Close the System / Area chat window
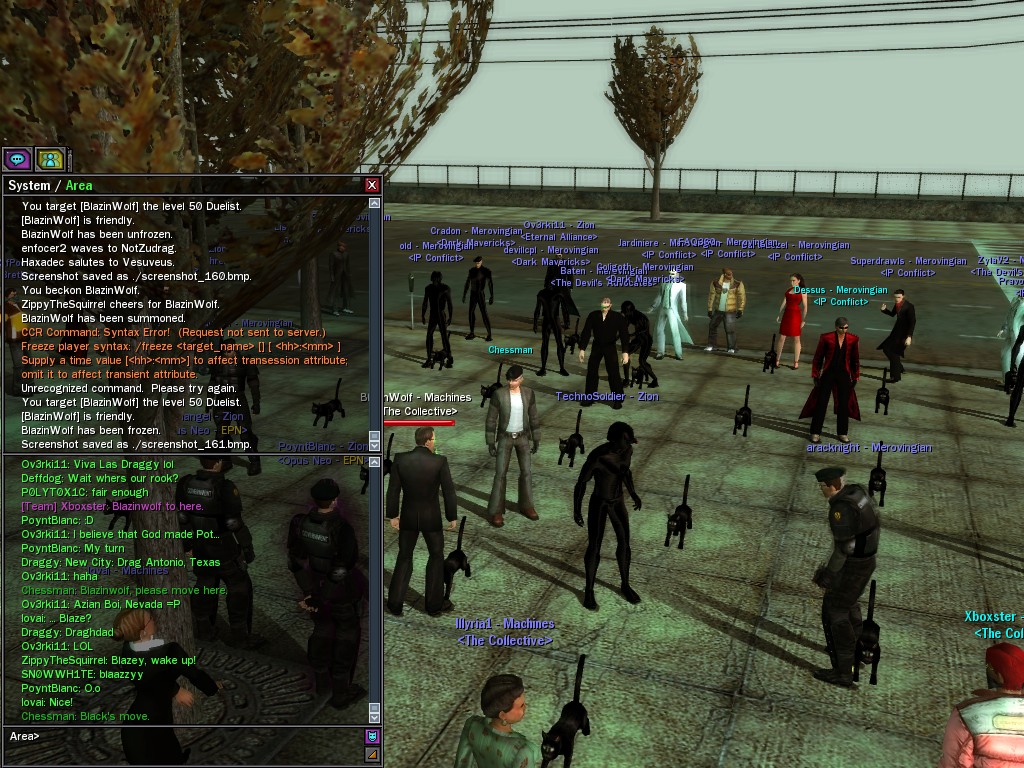1024x768 pixels. coord(372,185)
